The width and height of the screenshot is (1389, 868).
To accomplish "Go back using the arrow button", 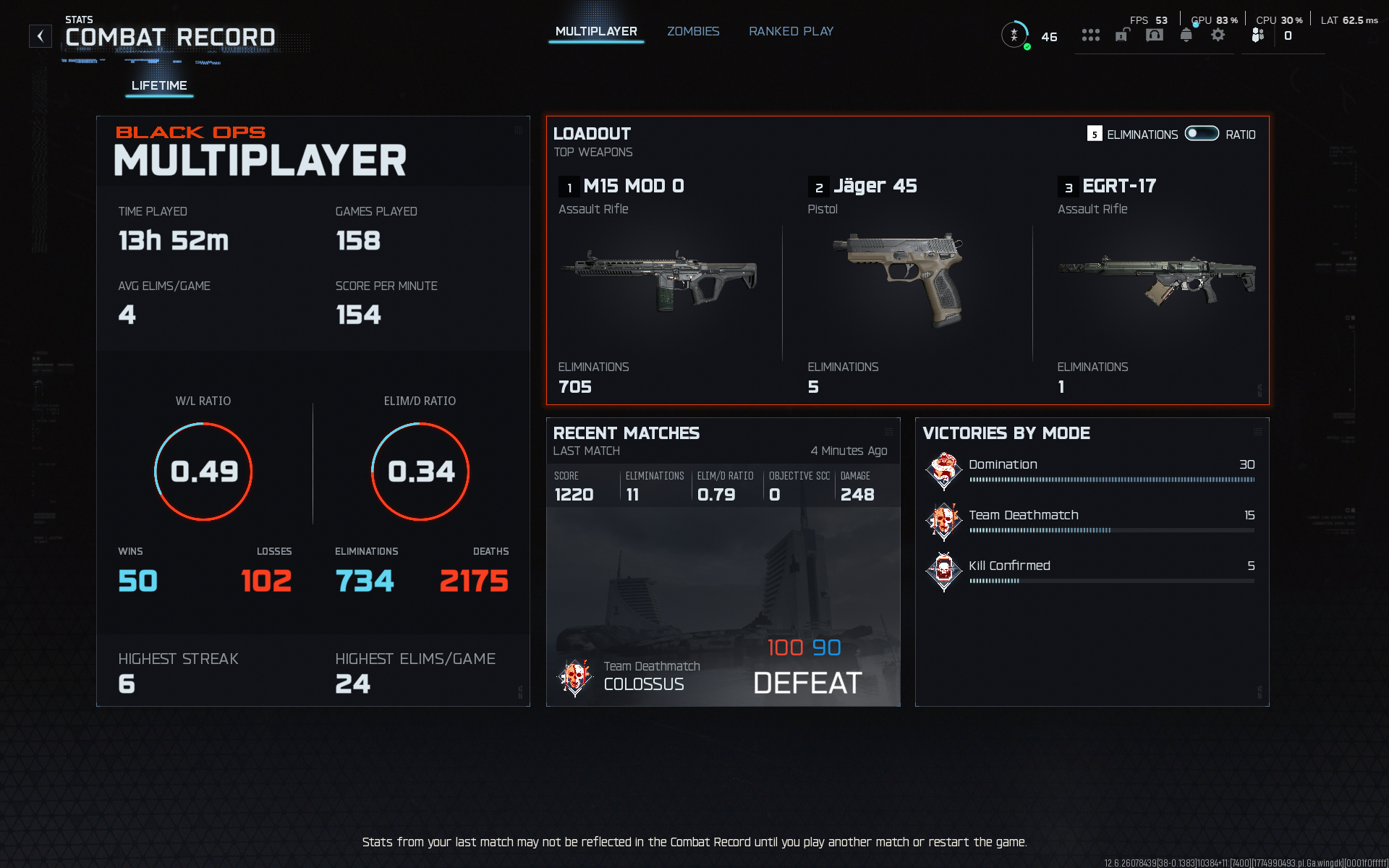I will [41, 36].
